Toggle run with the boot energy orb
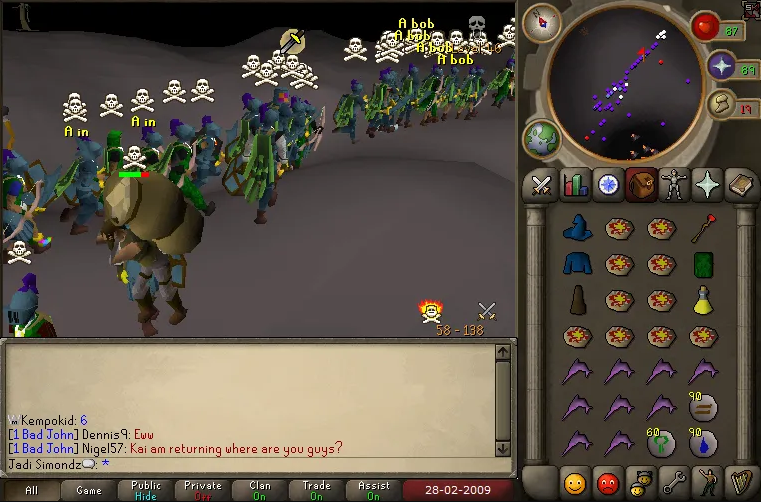The height and width of the screenshot is (502, 761). [722, 104]
